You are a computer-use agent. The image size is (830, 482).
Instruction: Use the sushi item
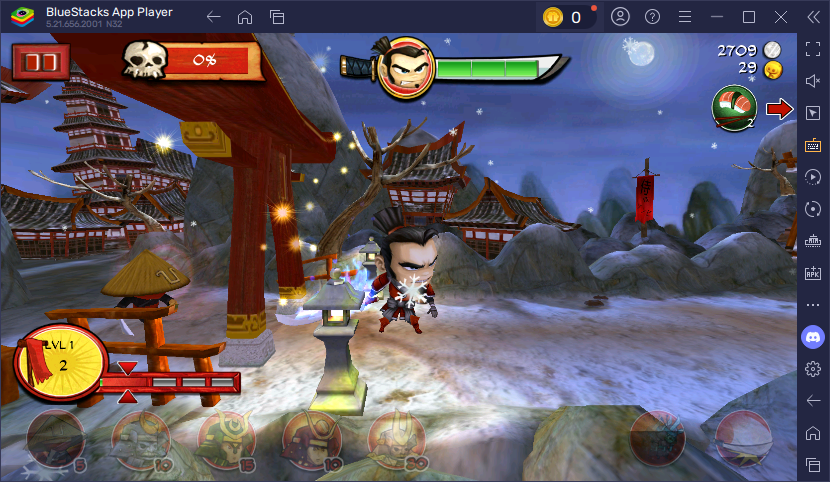click(x=733, y=108)
